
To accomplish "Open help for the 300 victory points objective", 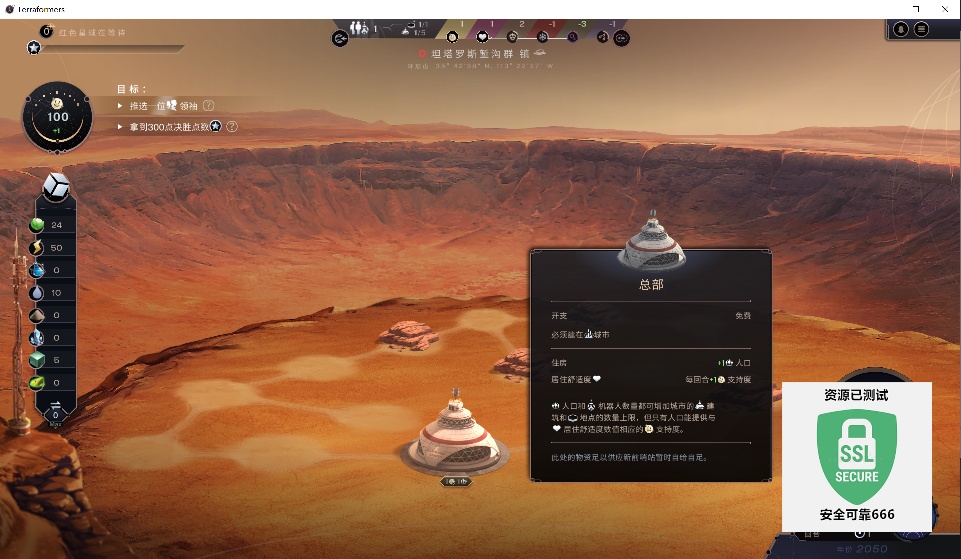I will pos(232,127).
